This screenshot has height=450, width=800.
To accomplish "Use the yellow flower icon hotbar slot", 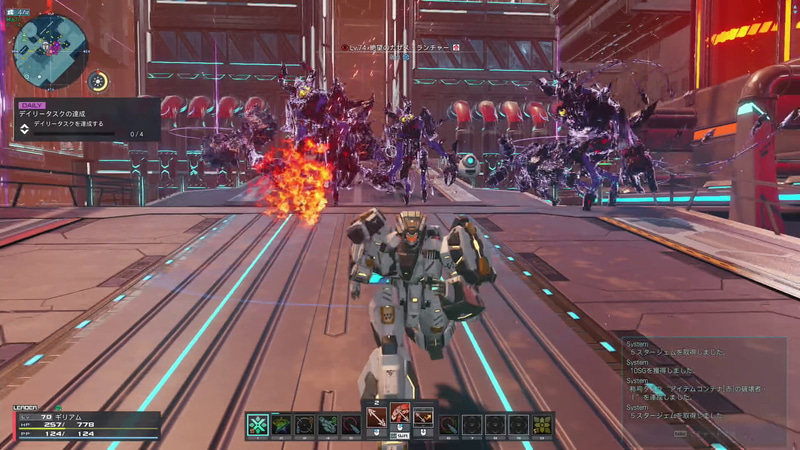I will pos(542,424).
